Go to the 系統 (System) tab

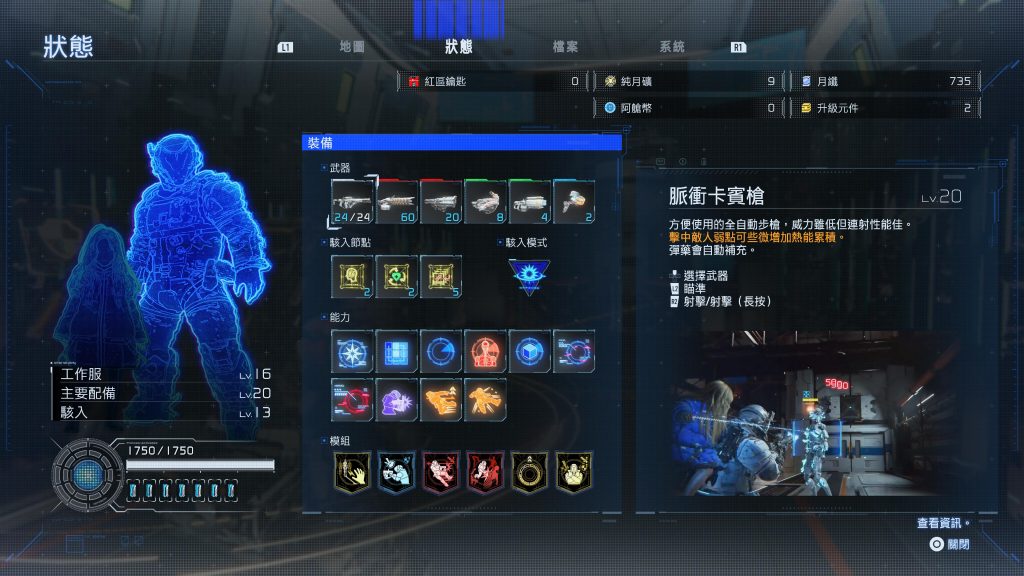coord(672,47)
